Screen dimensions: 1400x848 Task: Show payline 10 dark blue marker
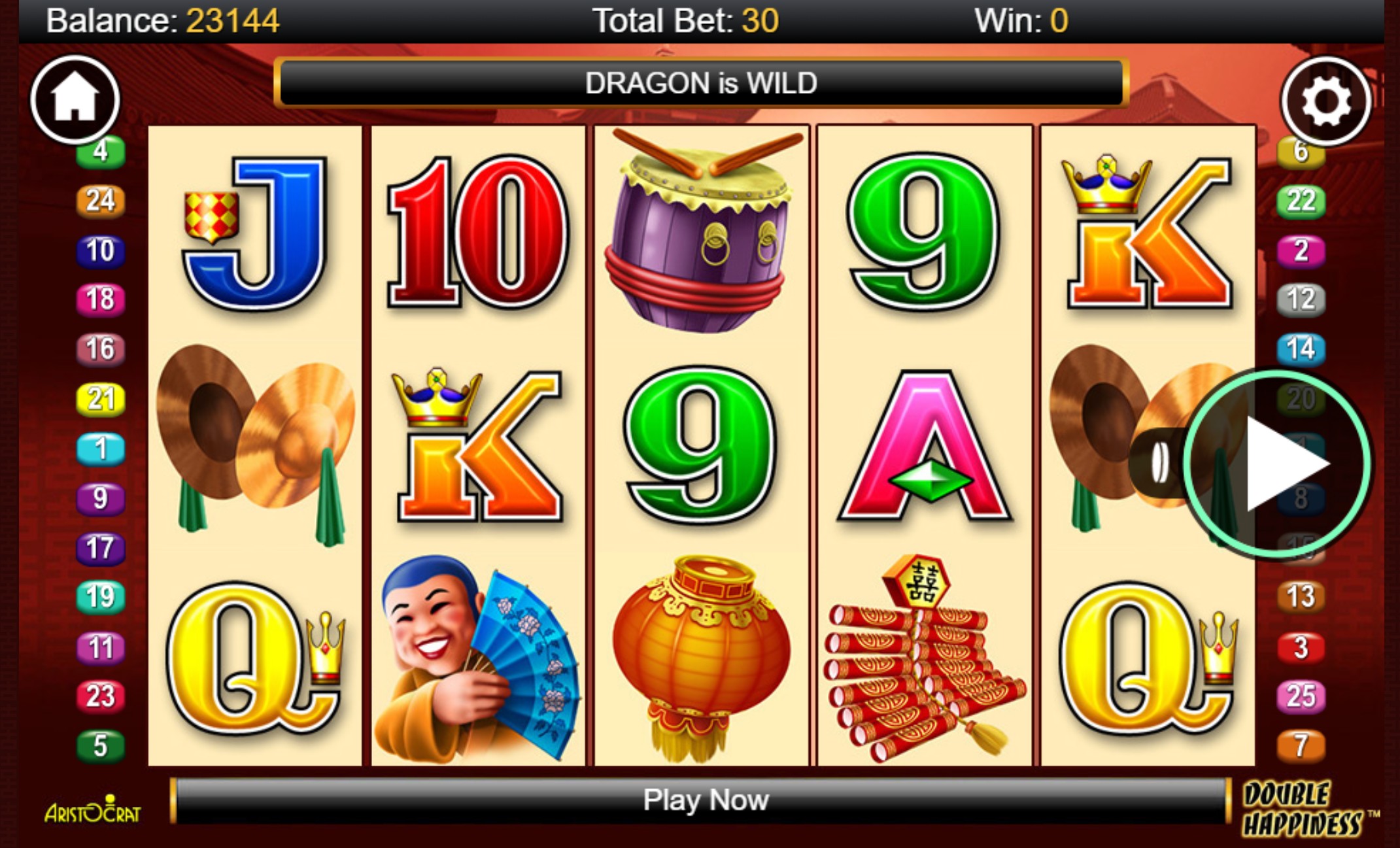pyautogui.click(x=100, y=250)
